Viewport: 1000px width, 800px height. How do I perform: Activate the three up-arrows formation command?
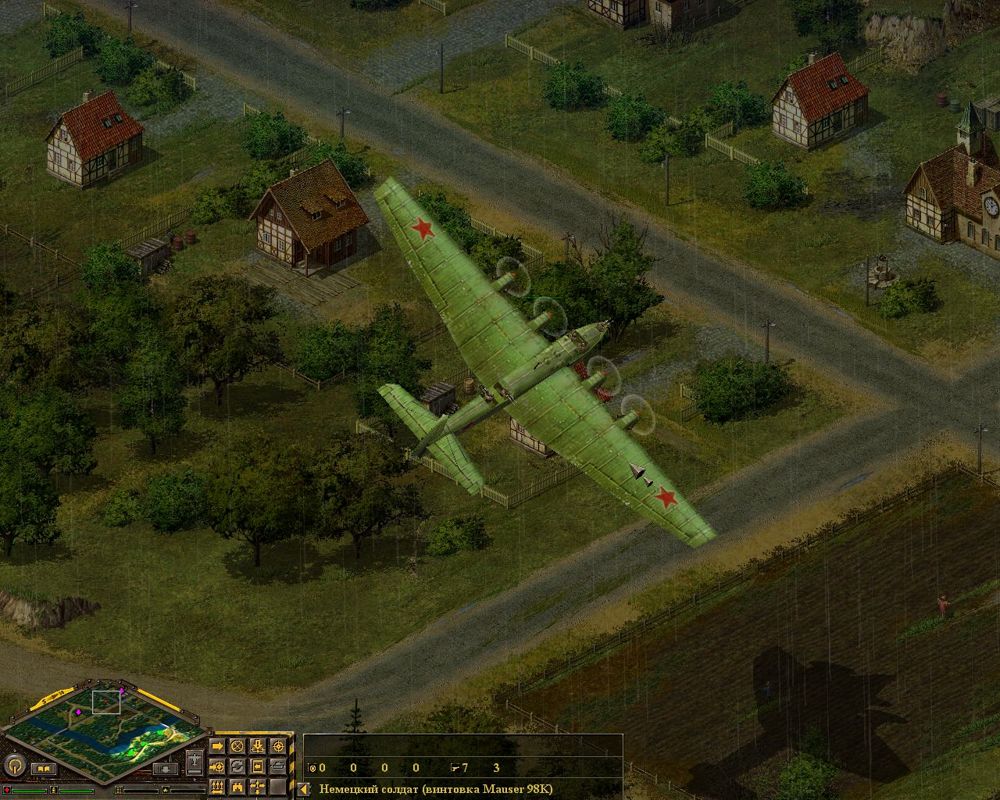pos(217,787)
